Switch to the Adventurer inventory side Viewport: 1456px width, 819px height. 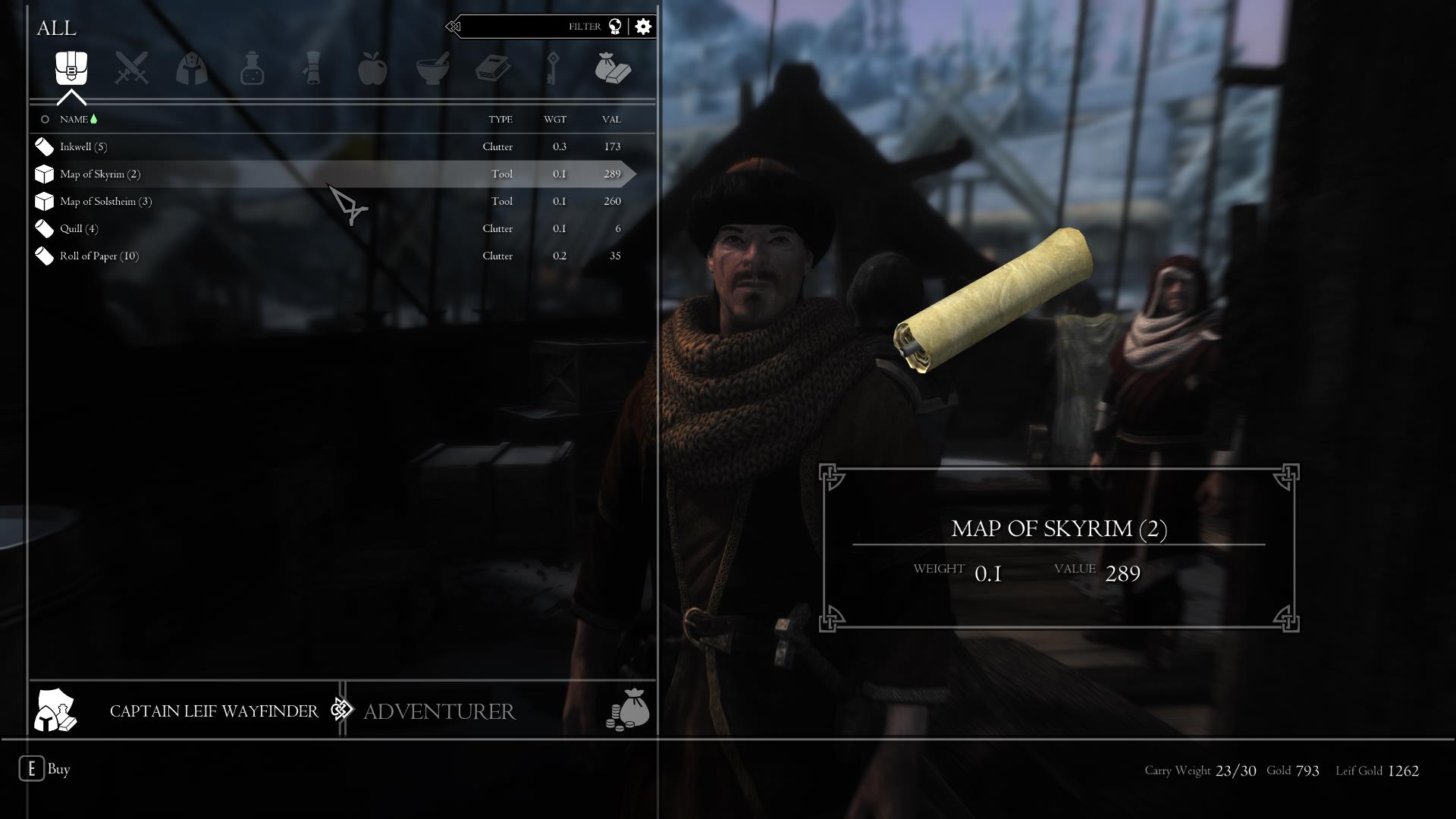pos(440,711)
